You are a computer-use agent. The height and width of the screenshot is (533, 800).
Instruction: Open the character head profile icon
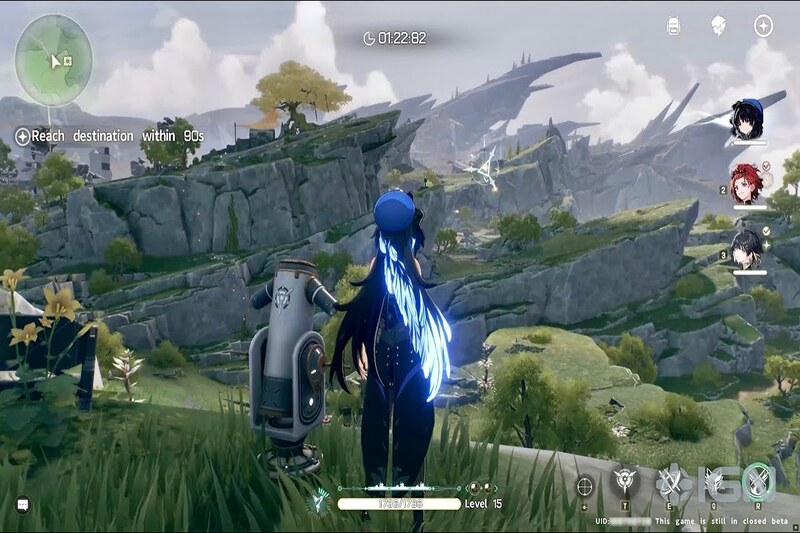click(718, 26)
